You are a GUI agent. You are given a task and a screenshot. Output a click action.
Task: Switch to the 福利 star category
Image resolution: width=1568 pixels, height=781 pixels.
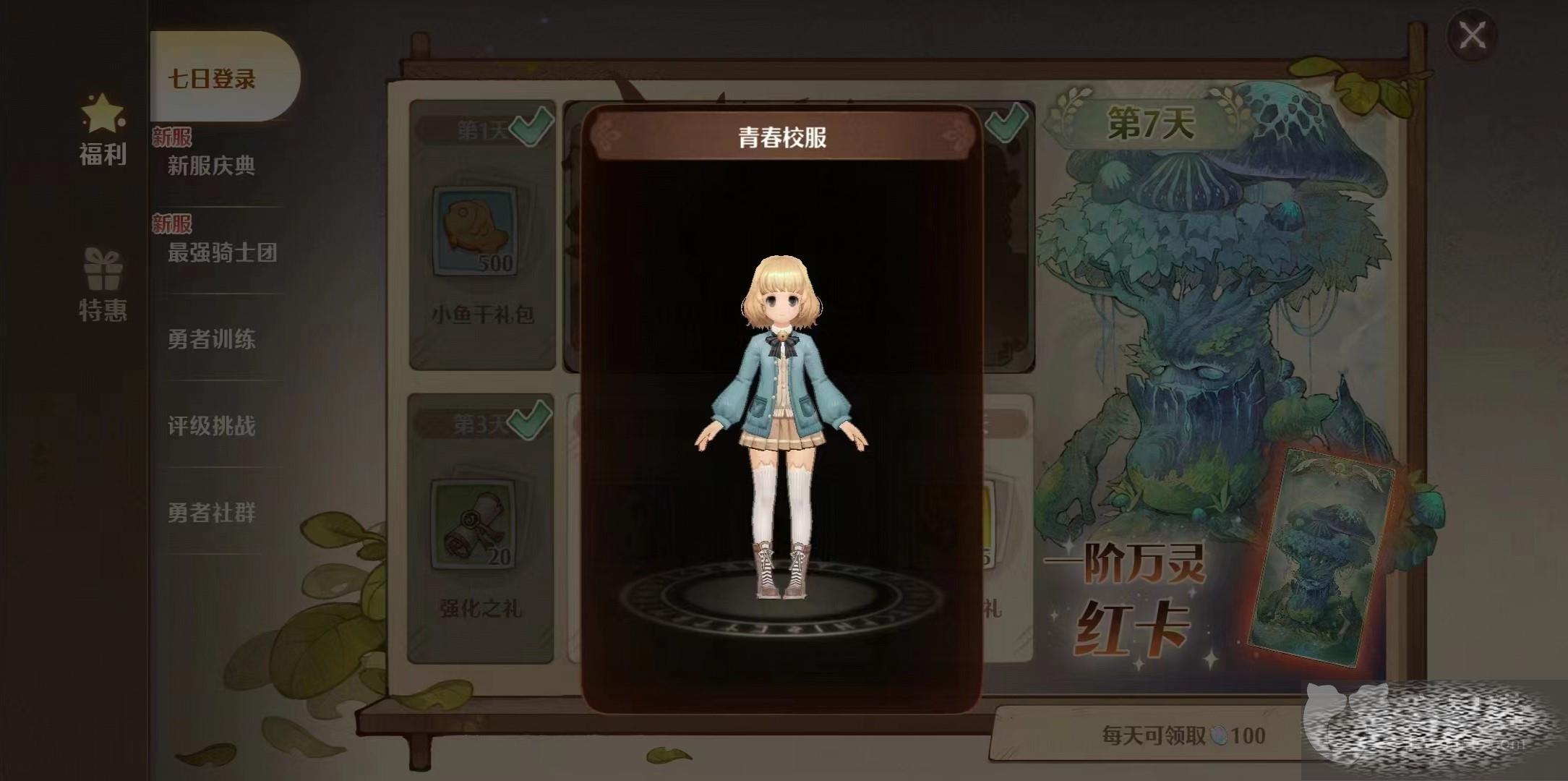(x=103, y=132)
